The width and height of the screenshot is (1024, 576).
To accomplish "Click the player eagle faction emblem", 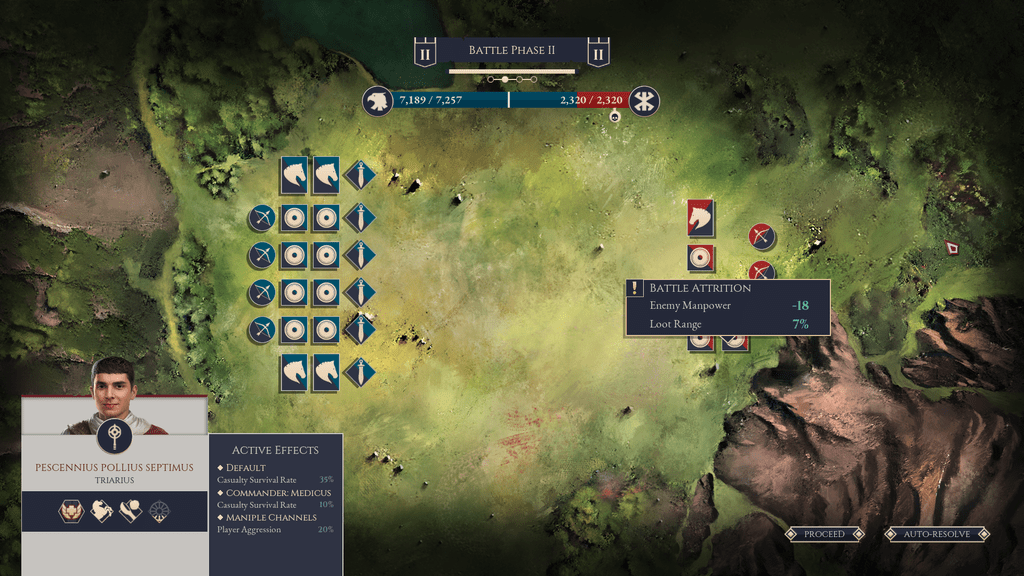I will pos(377,101).
